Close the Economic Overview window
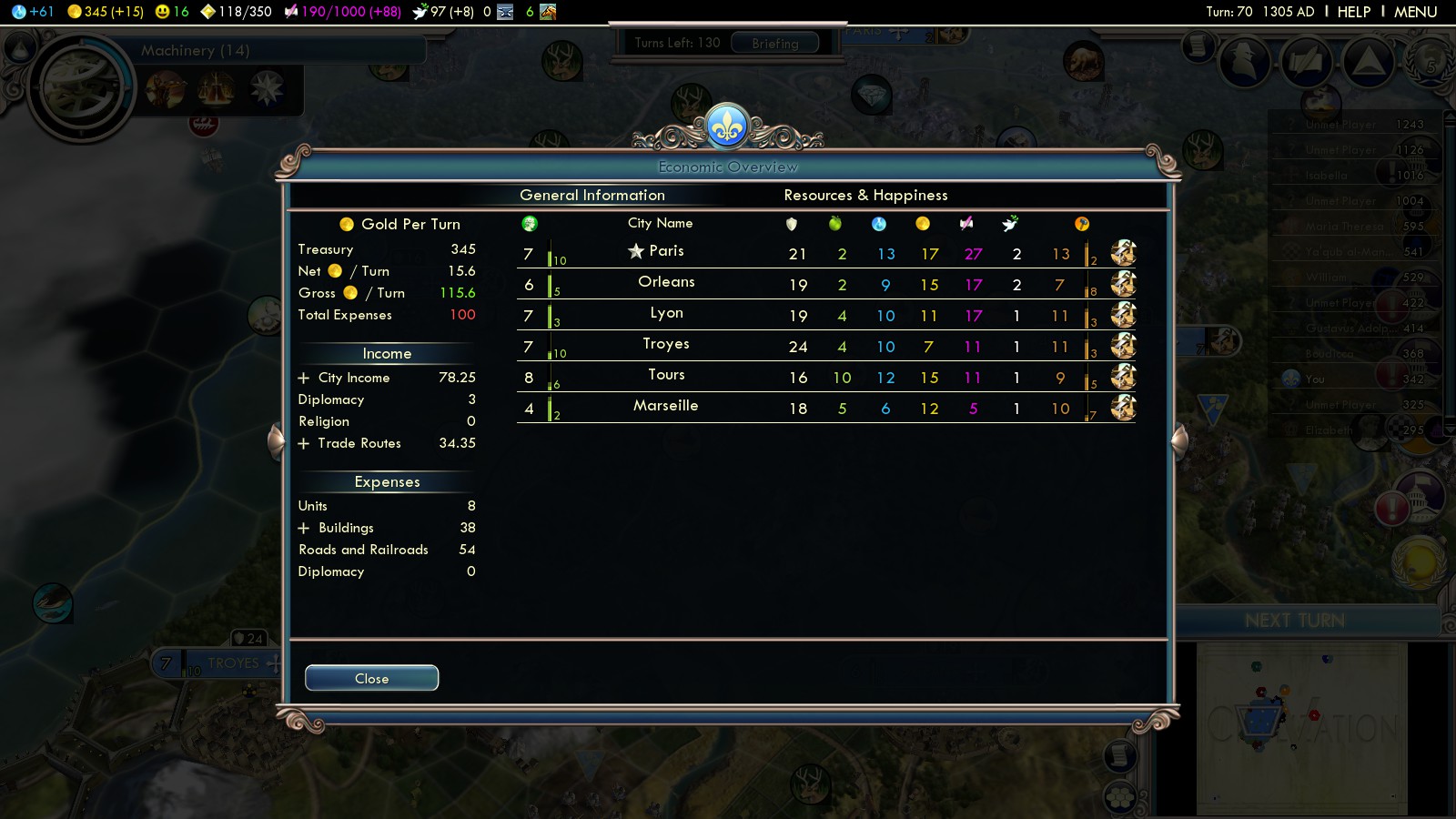The image size is (1456, 819). [x=371, y=678]
